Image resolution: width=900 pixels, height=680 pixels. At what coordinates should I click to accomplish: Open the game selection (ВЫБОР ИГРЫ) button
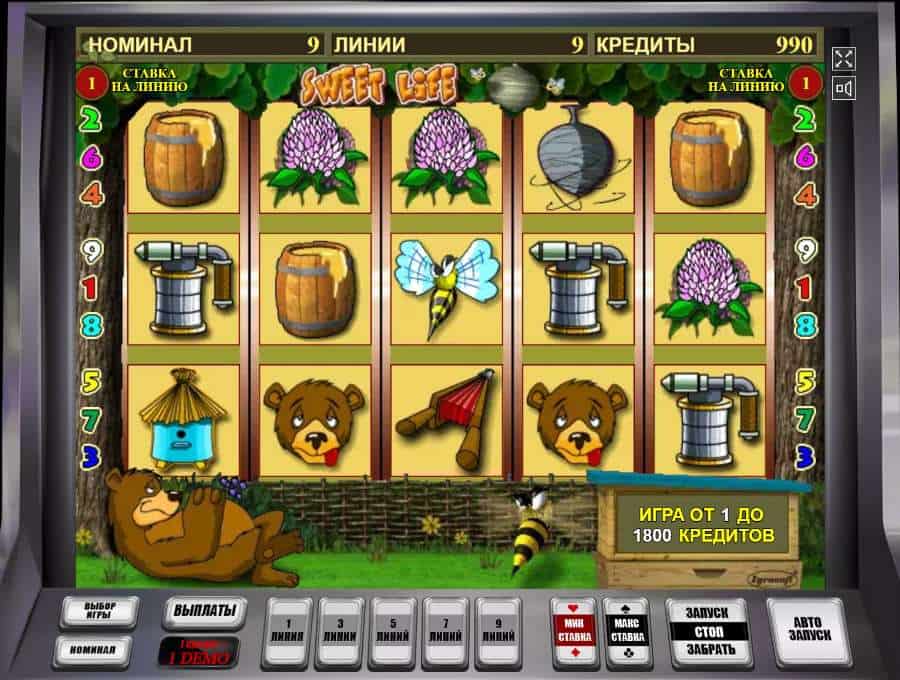coord(99,612)
